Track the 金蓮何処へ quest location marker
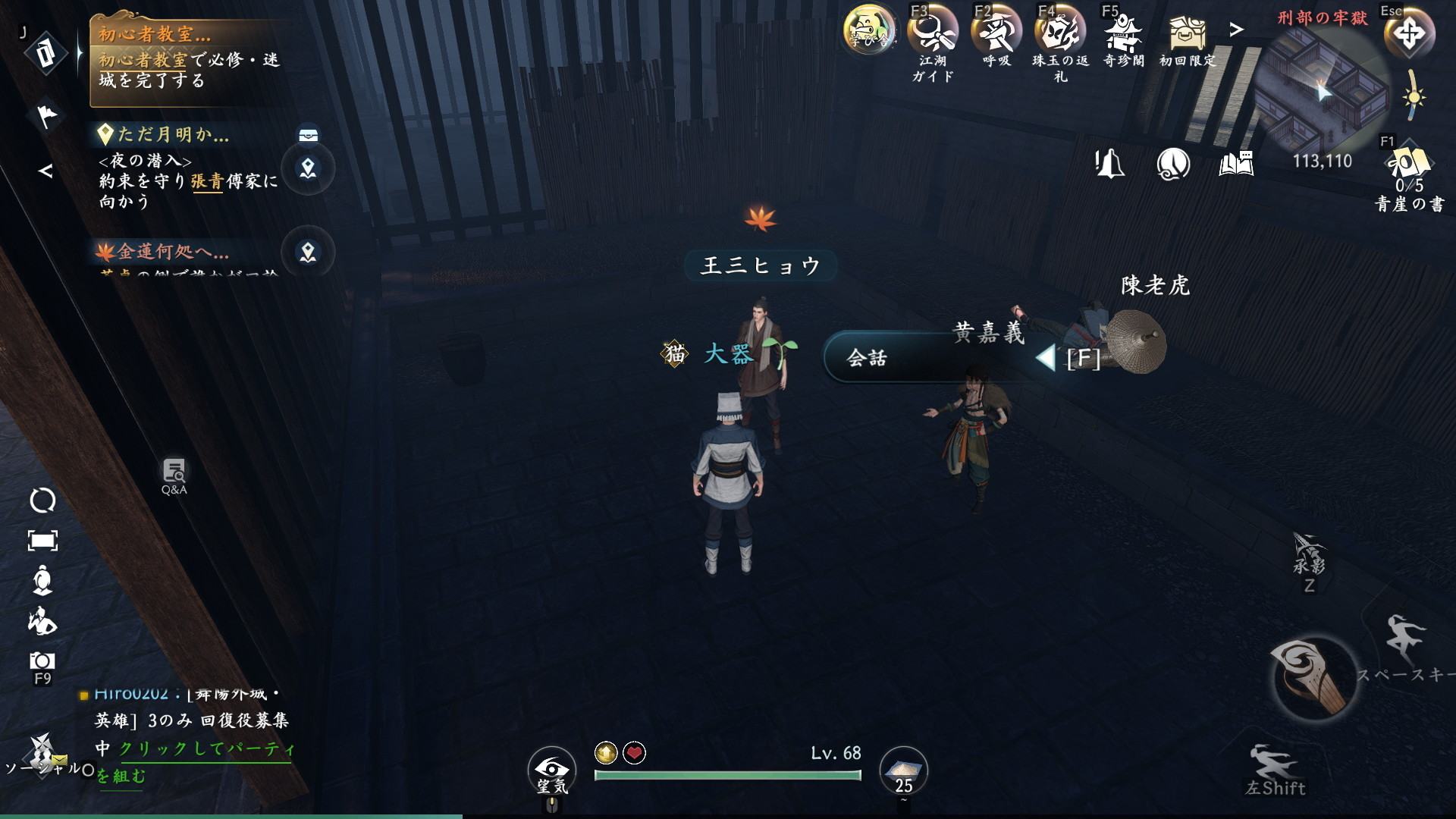The height and width of the screenshot is (819, 1456). coord(308,252)
